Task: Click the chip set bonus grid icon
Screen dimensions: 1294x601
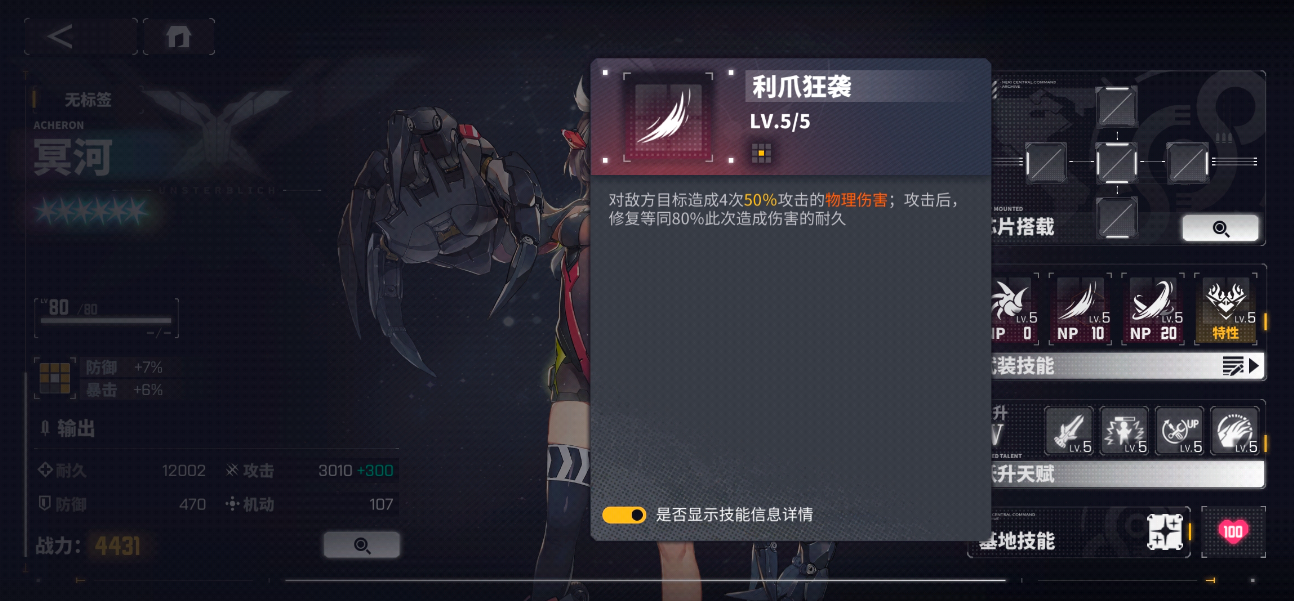Action: pos(55,378)
